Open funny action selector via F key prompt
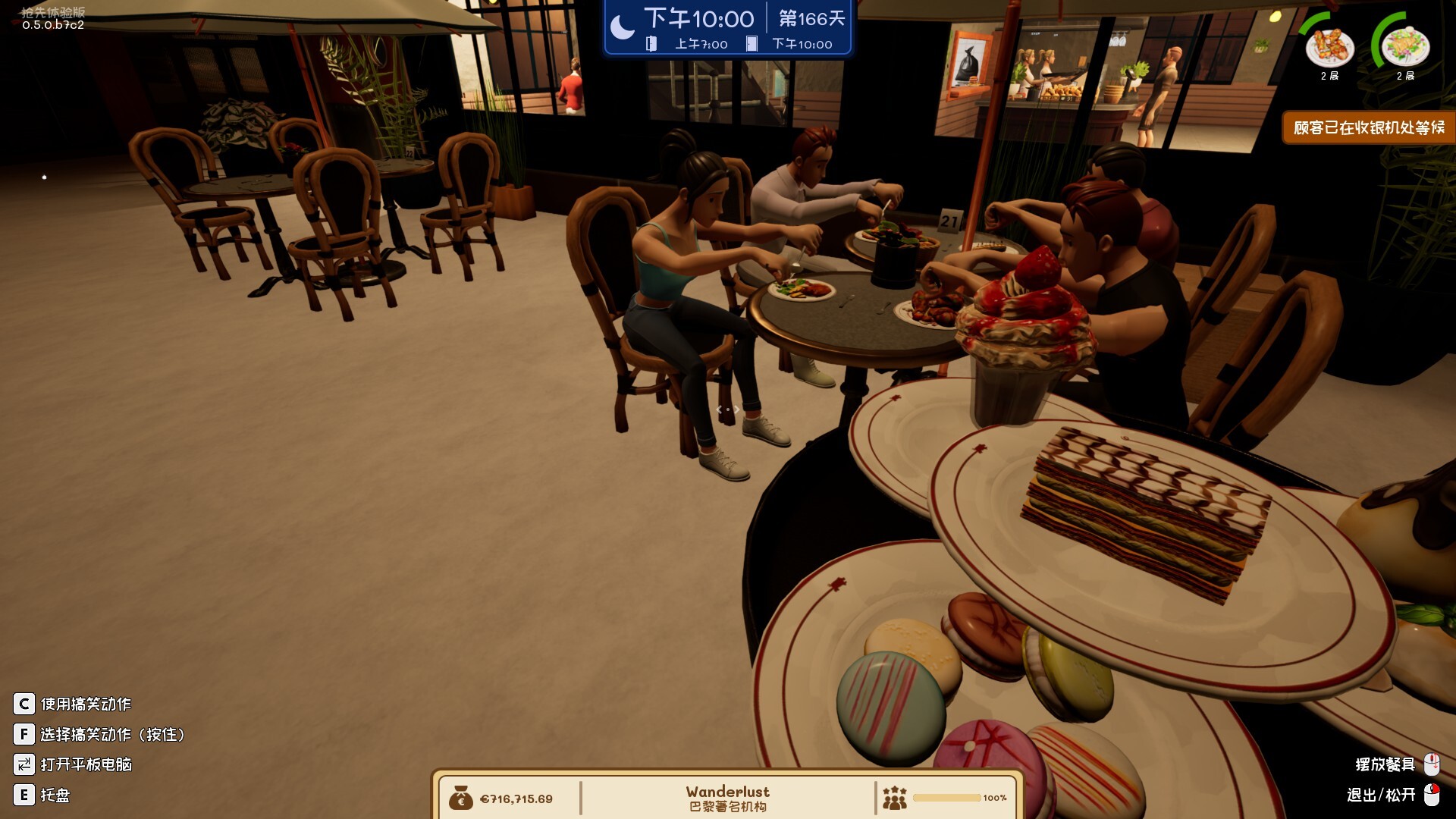The image size is (1456, 819). 25,734
